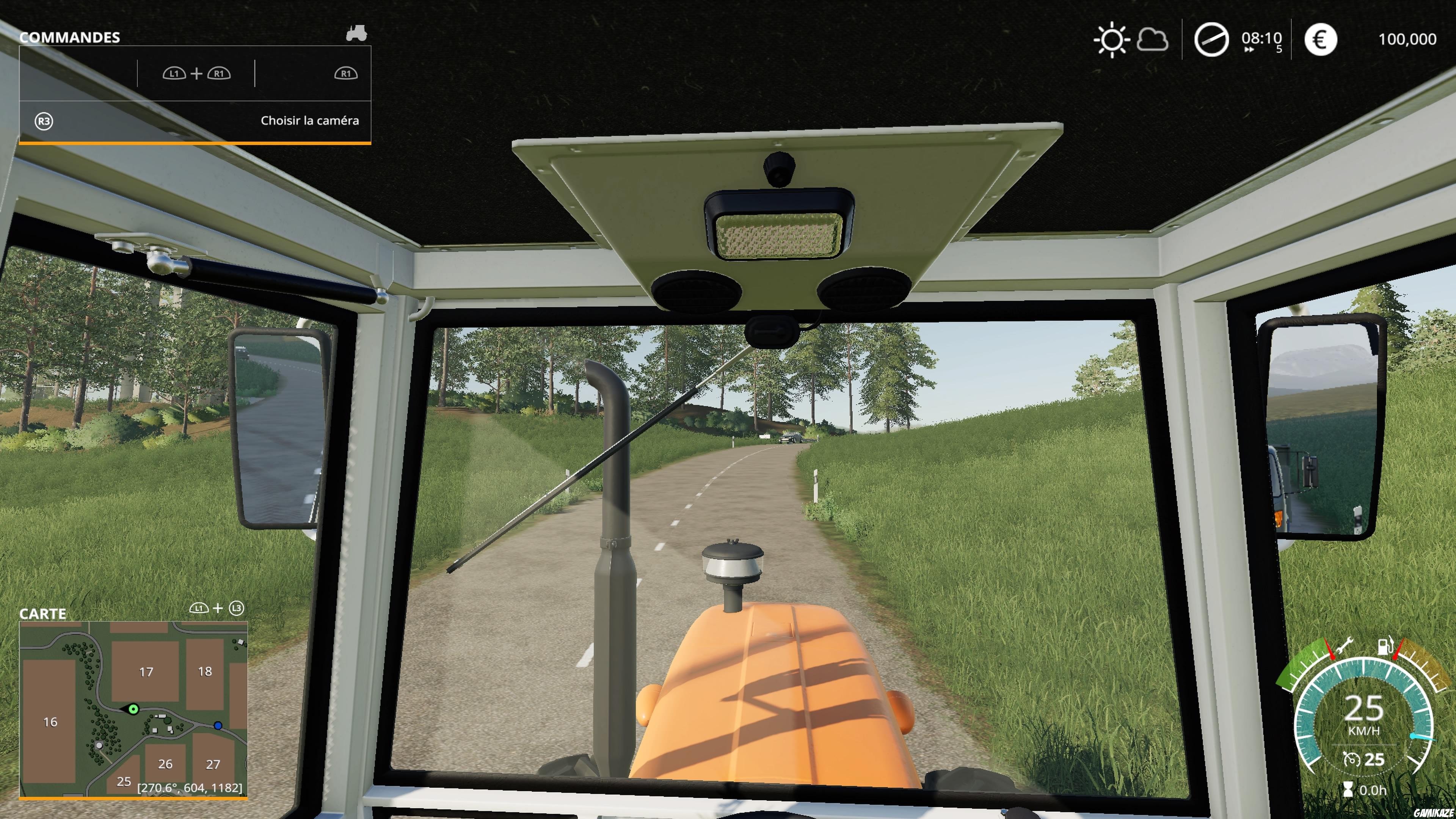Expand the CARTE minimap panel
Screen dimensions: 1456x819
click(42, 614)
